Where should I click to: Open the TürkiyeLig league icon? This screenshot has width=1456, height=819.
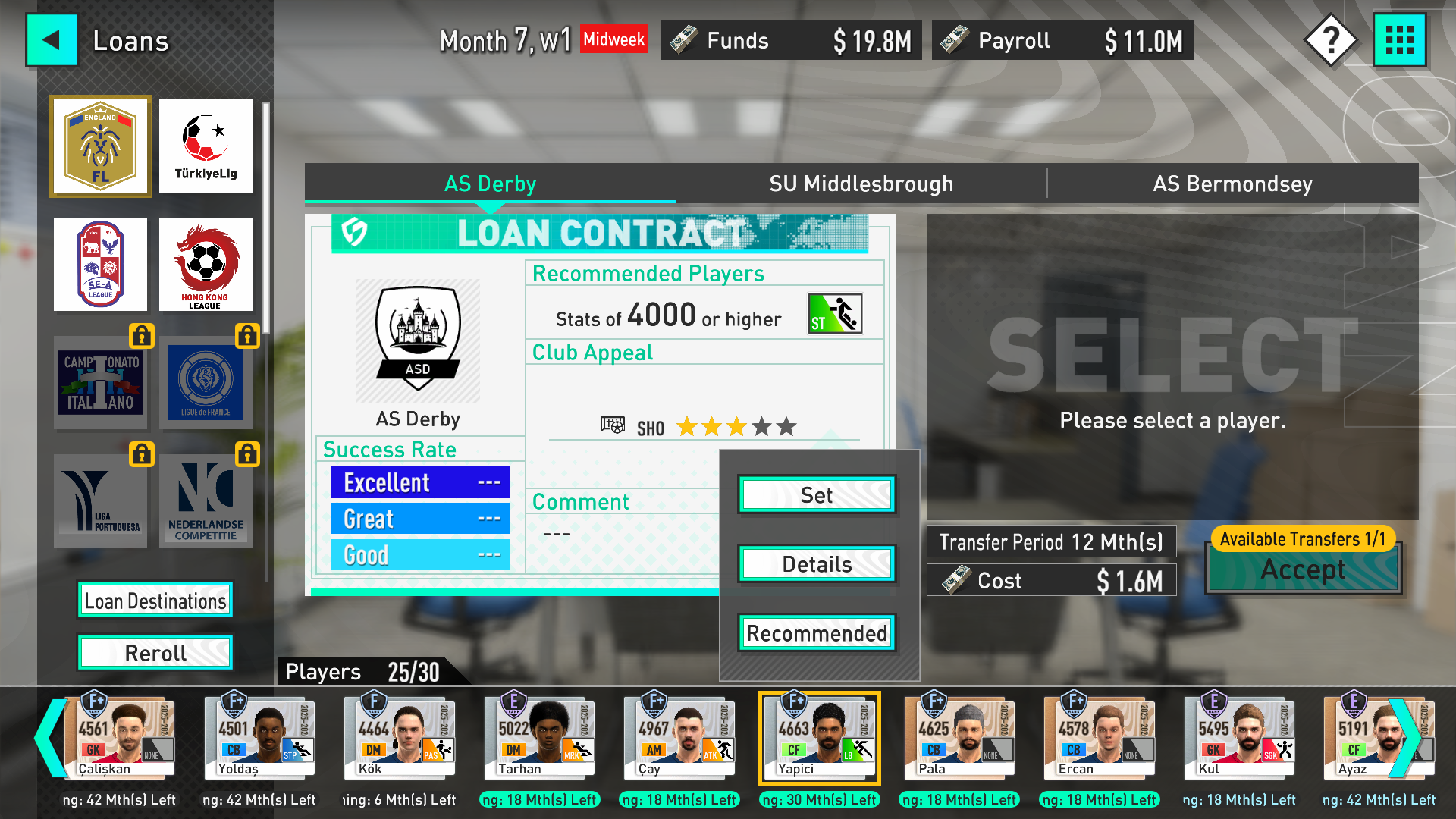tap(206, 146)
